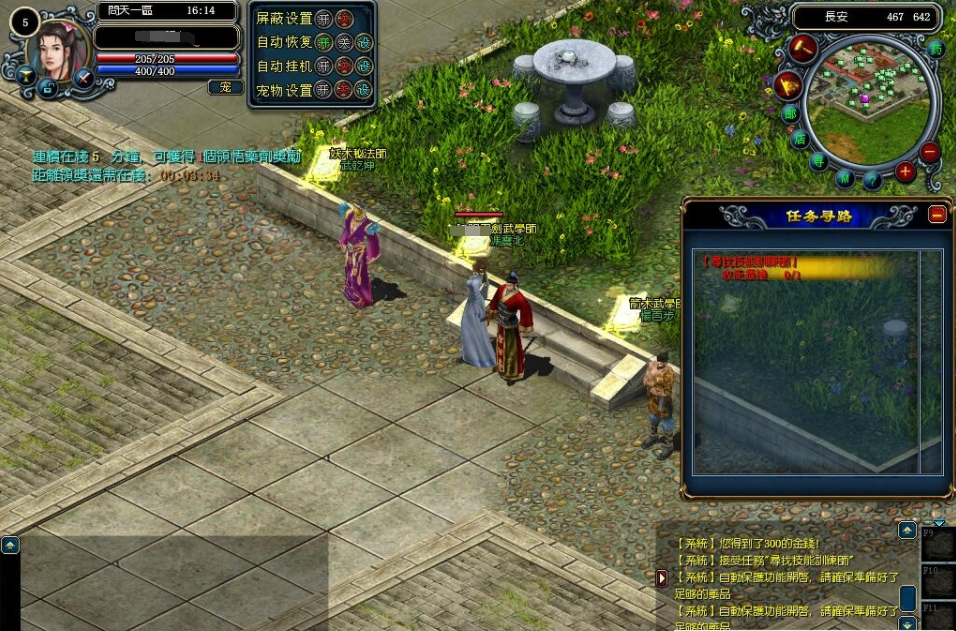Screen dimensions: 956x631
Task: Click the question mark help button
Action: point(872,180)
